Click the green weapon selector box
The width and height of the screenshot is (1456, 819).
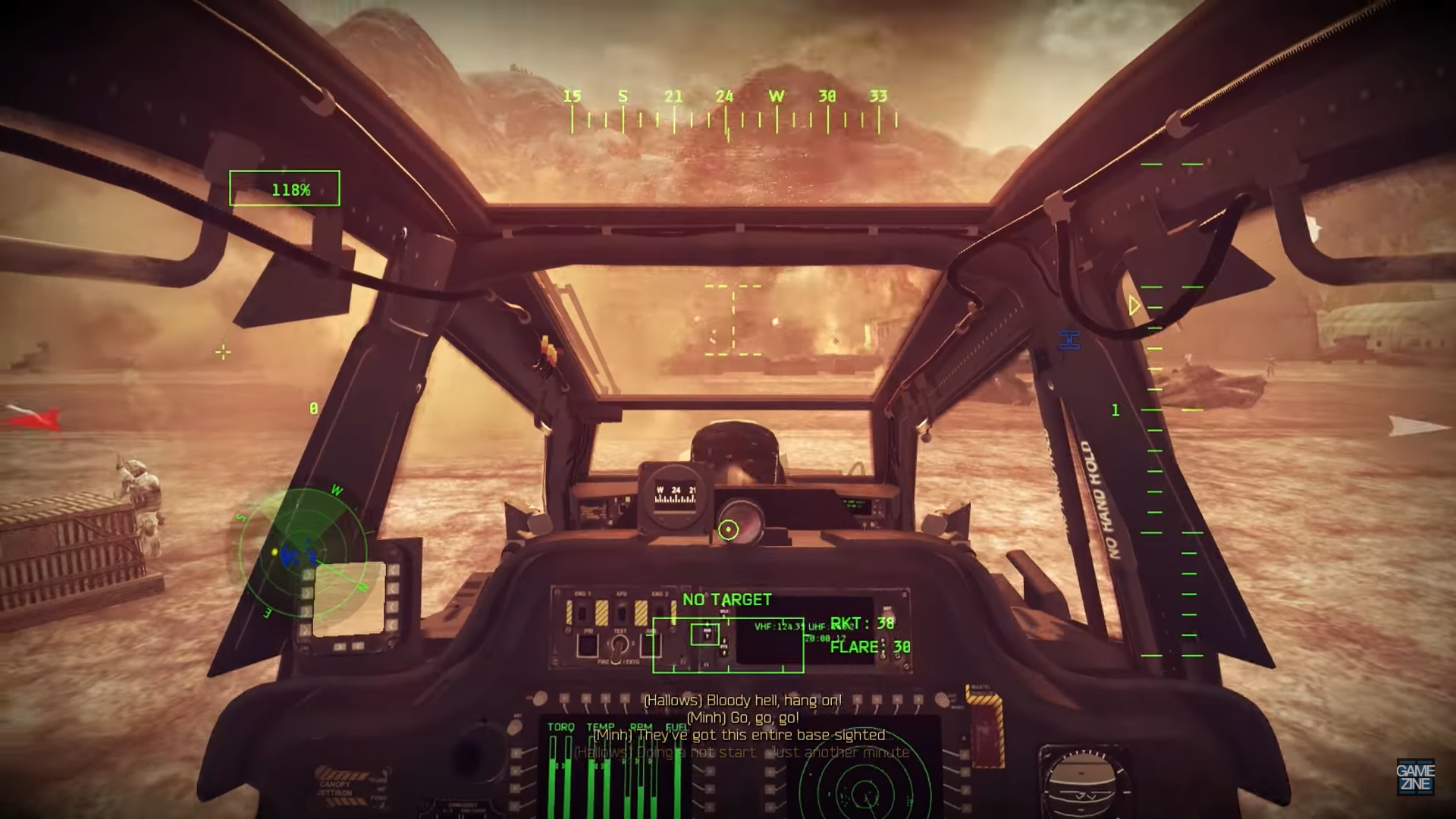(727, 645)
